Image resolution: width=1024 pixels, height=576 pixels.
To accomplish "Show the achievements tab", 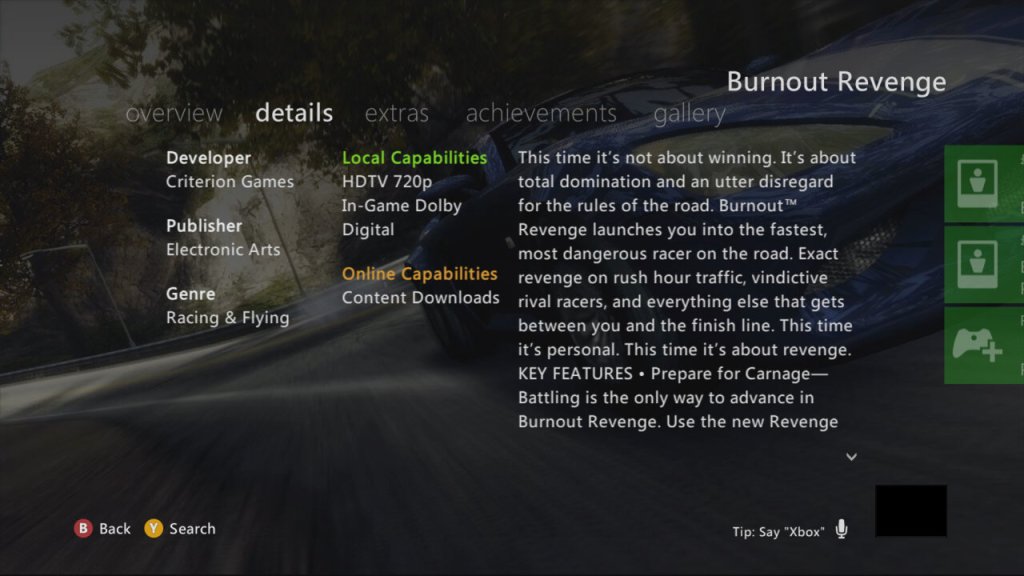I will point(540,113).
